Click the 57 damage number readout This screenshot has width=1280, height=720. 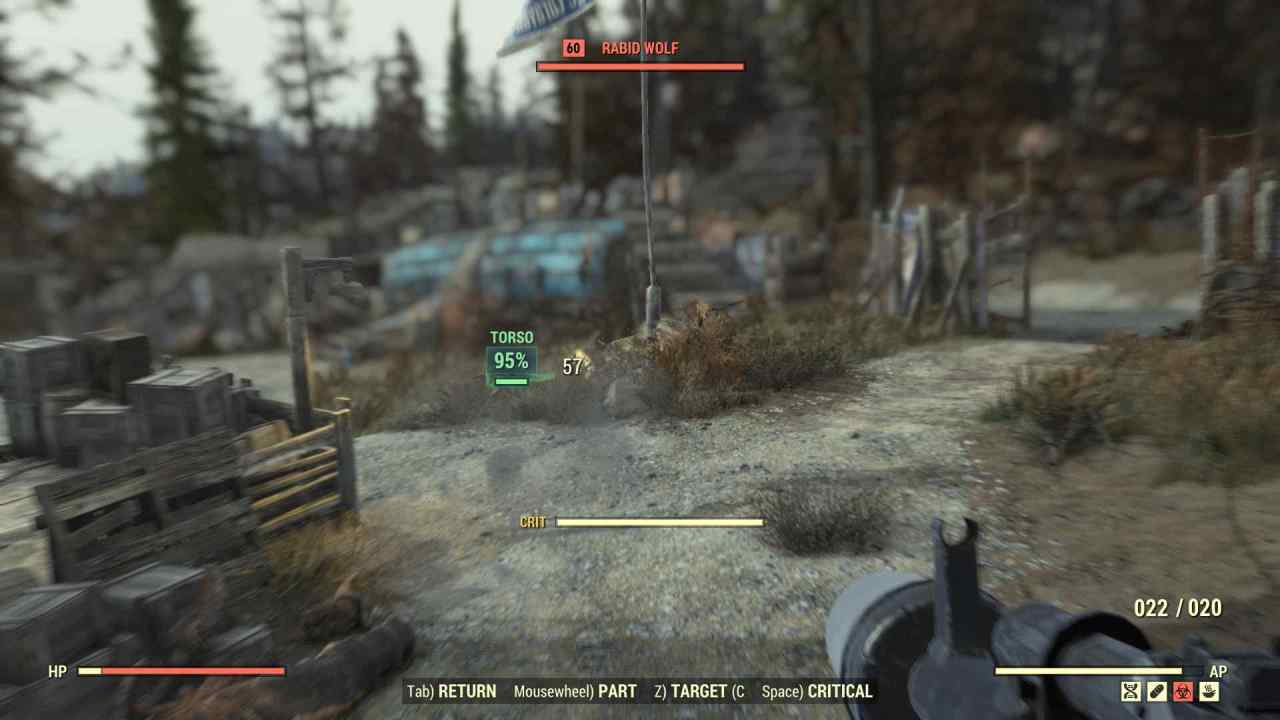[x=572, y=368]
